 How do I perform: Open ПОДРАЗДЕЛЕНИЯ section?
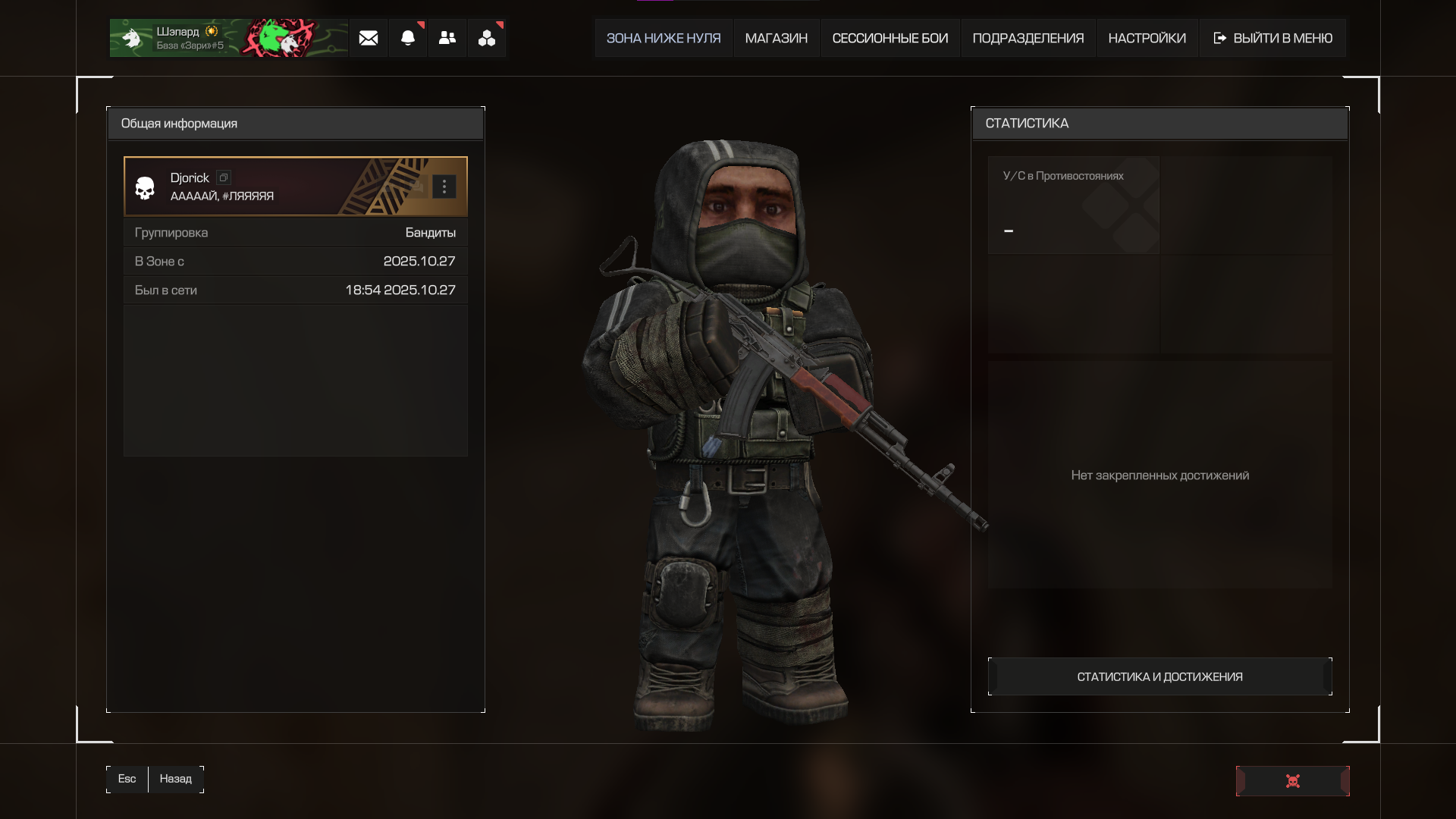1028,39
